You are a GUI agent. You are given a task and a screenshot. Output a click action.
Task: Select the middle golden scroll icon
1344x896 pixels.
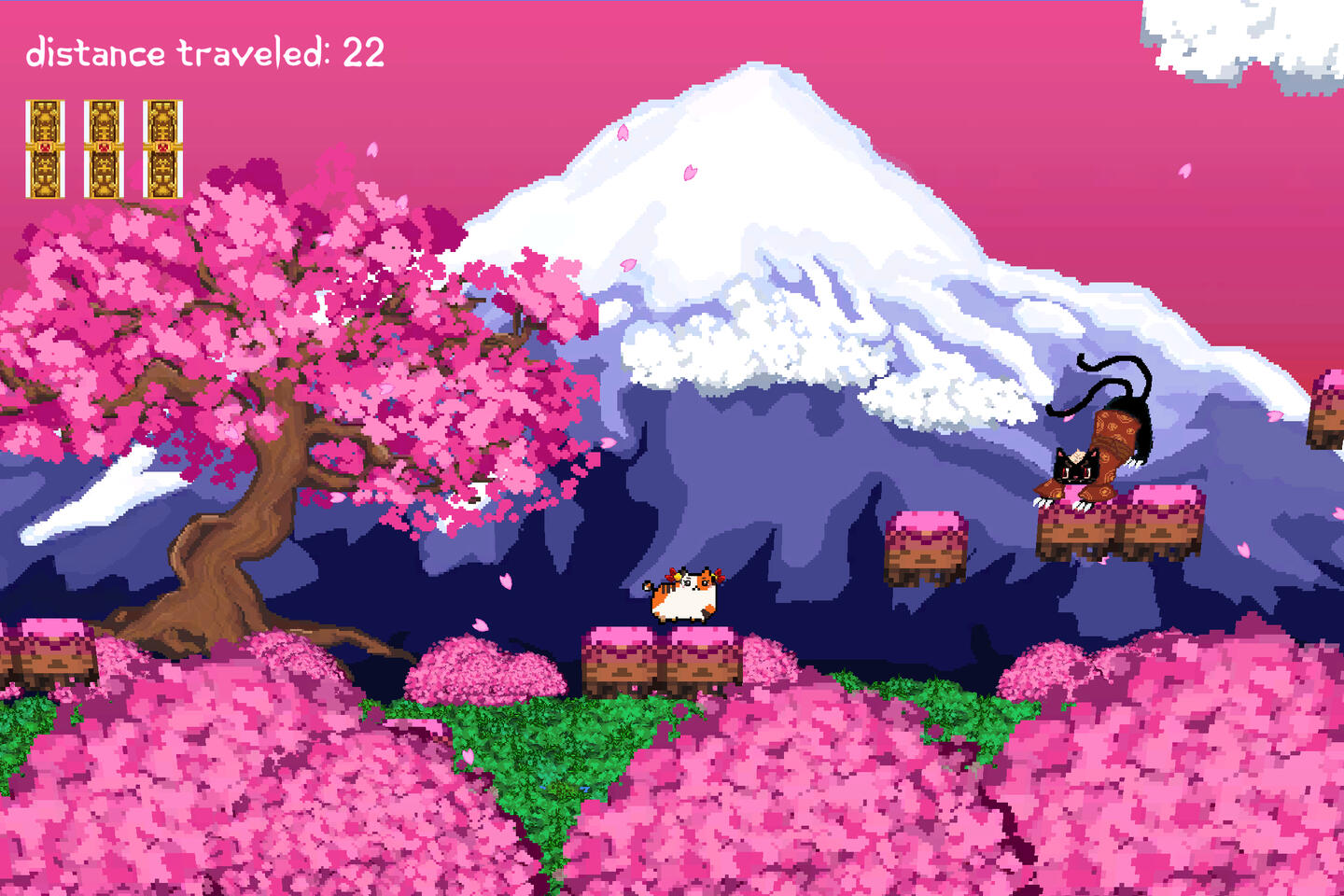pos(104,147)
